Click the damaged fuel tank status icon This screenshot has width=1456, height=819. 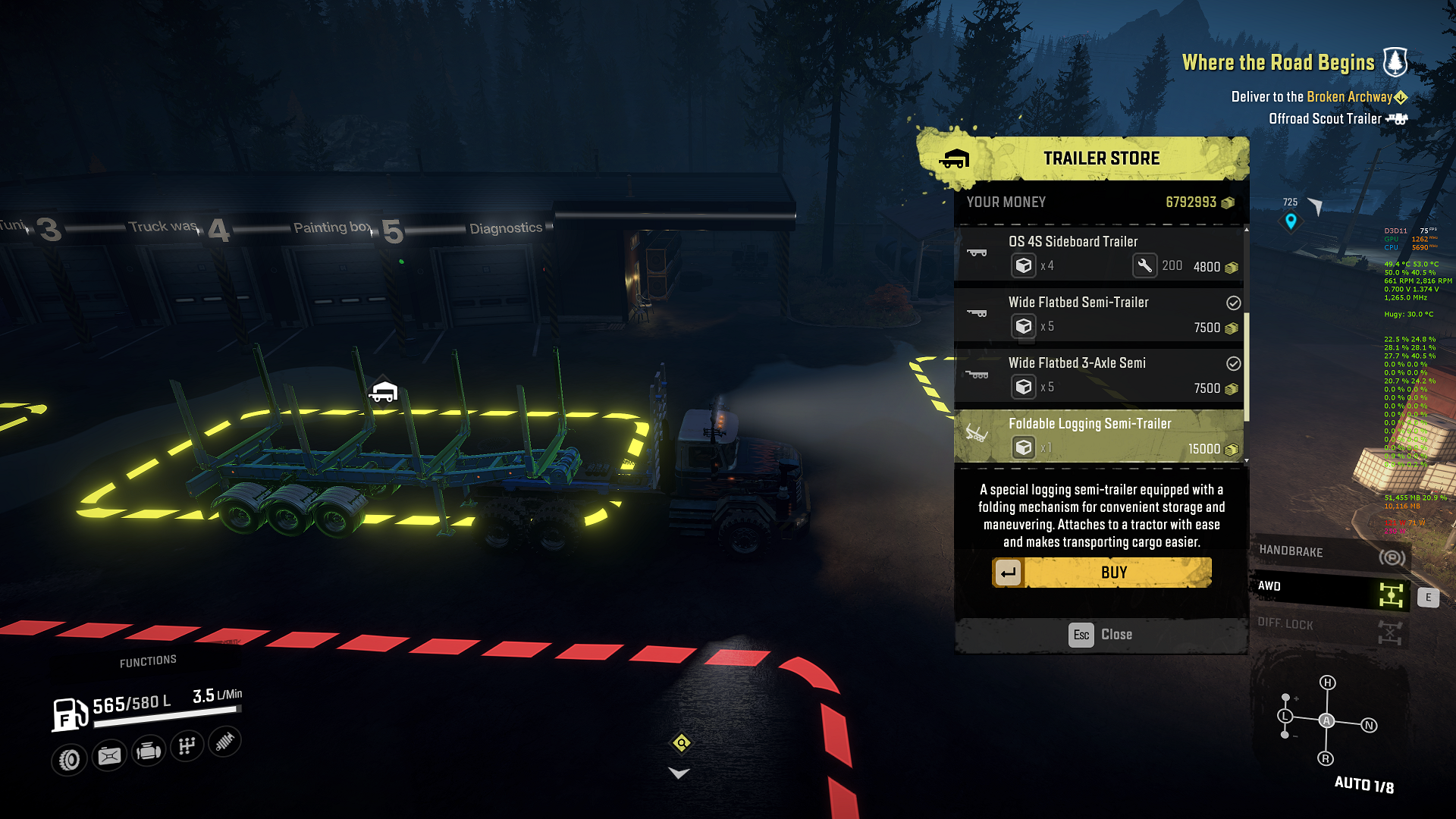tap(109, 756)
